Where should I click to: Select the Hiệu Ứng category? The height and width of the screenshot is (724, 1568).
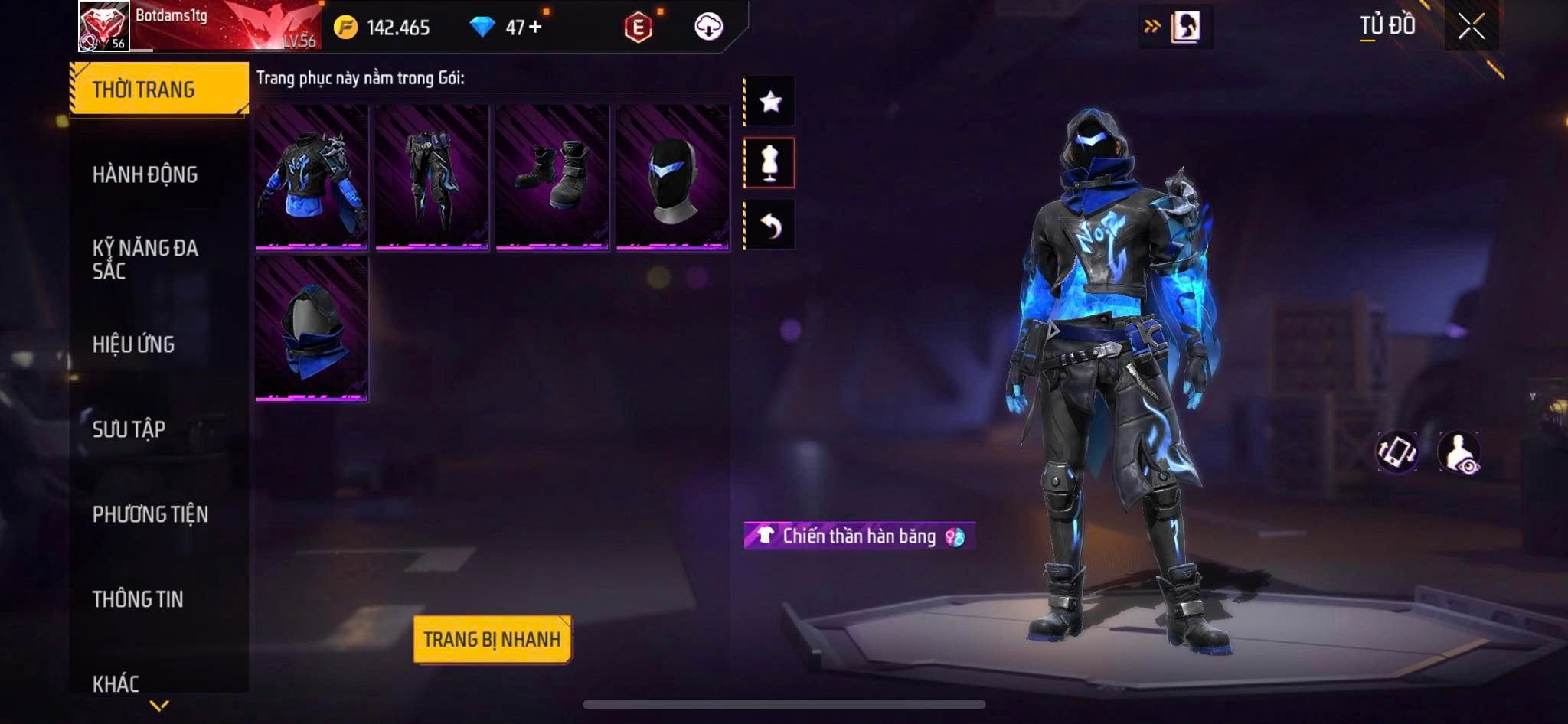134,344
